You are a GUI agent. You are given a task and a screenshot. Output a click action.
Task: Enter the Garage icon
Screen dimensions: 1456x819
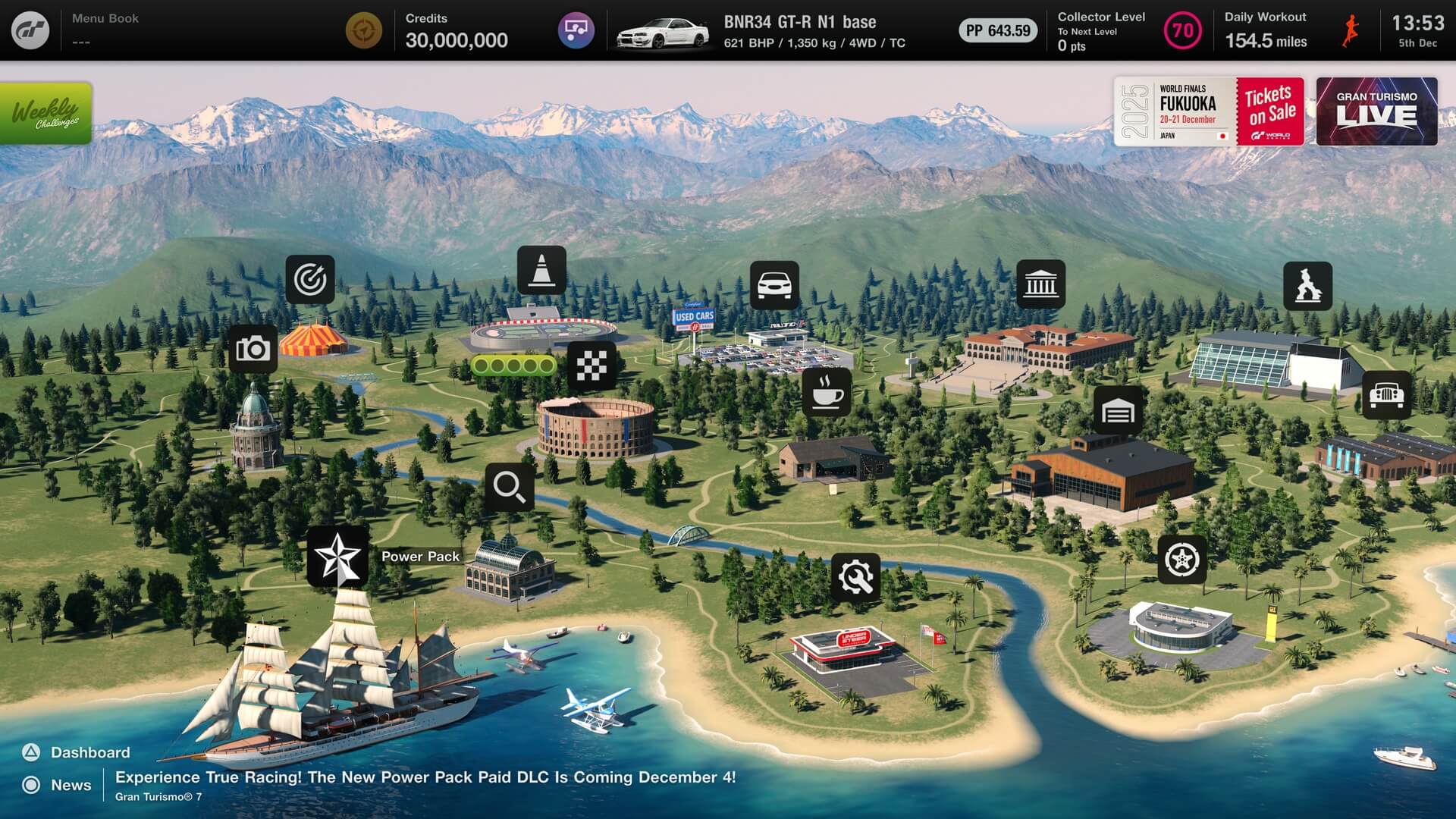coord(1118,410)
